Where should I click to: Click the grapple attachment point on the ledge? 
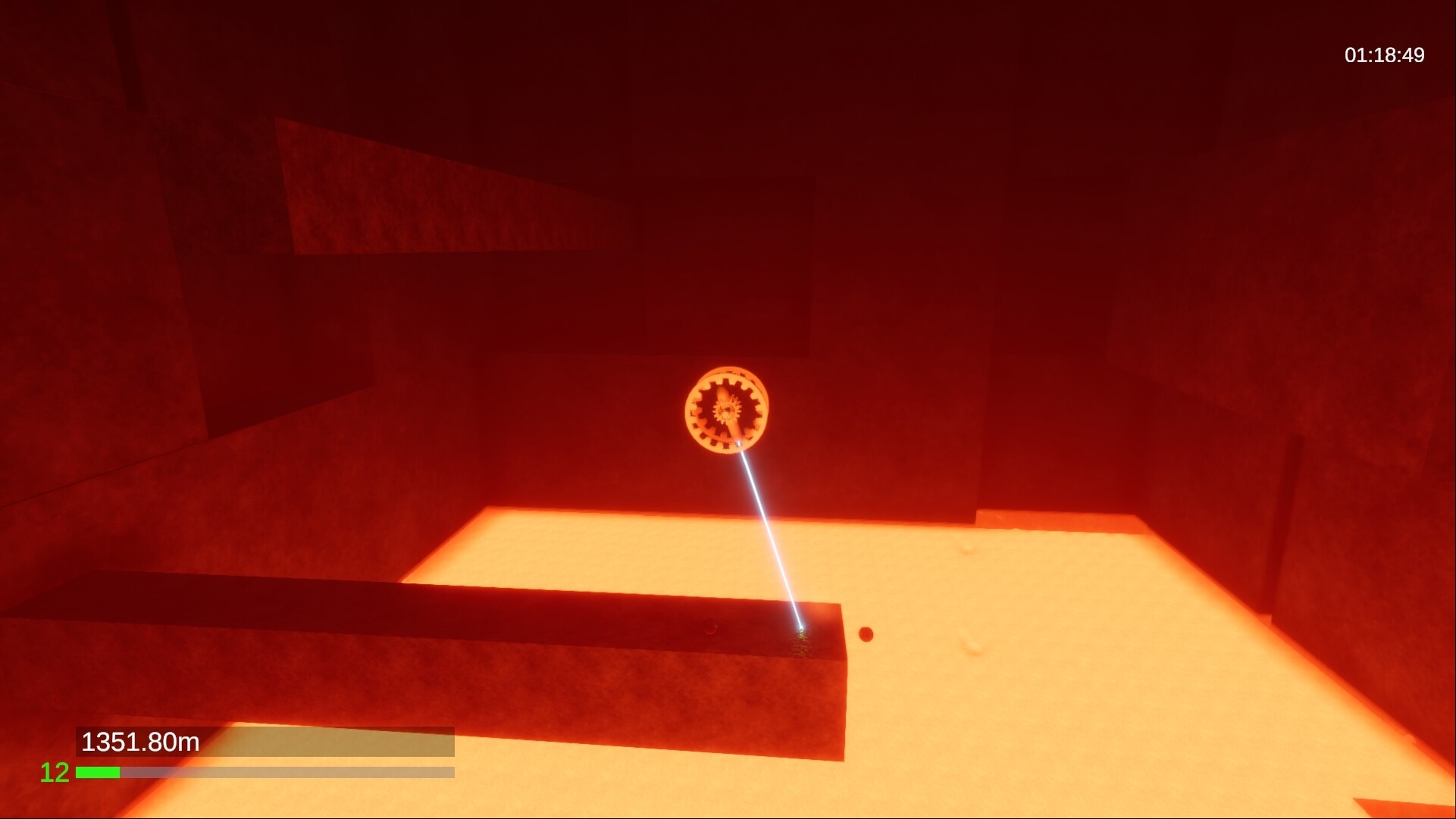pyautogui.click(x=802, y=629)
